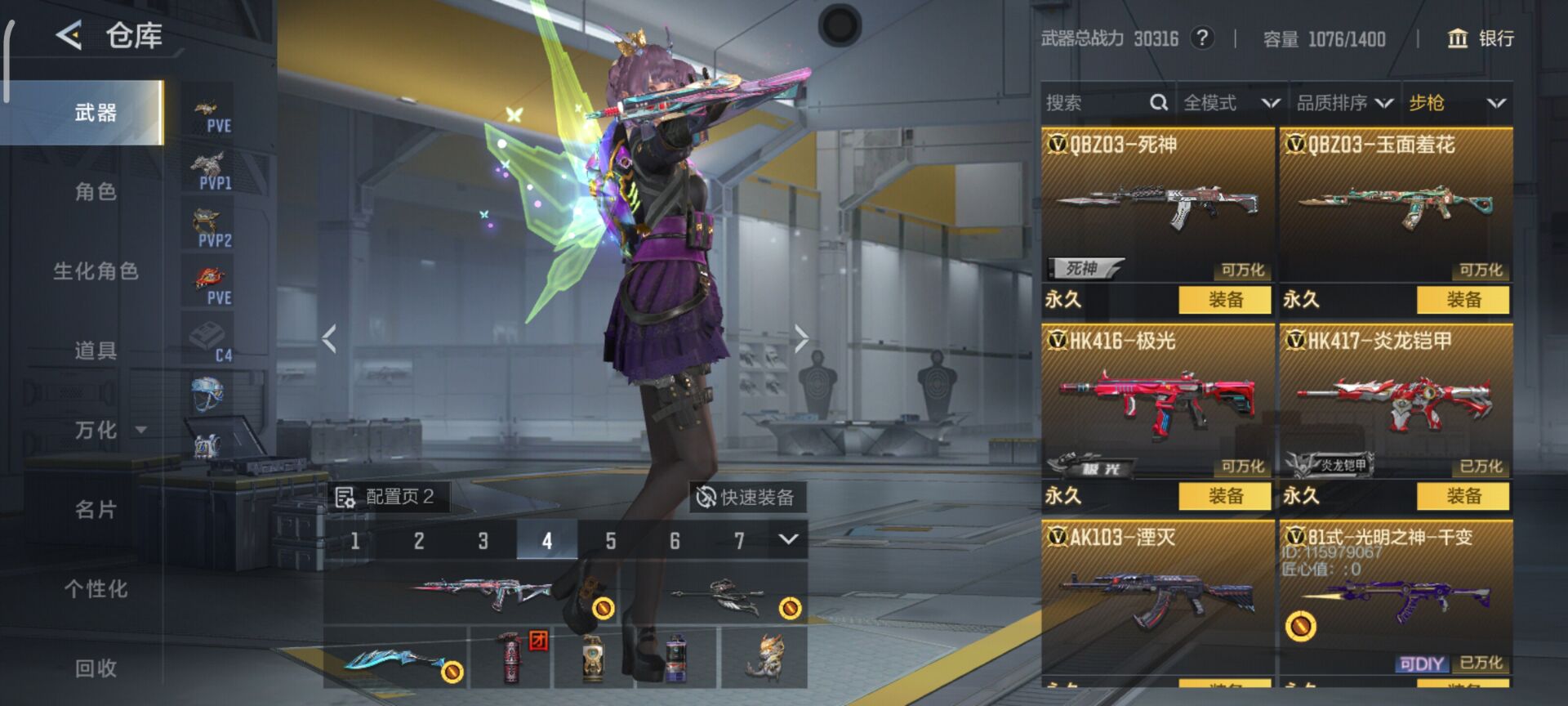1568x706 pixels.
Task: Rotate to the next character view arrow
Action: pyautogui.click(x=801, y=337)
